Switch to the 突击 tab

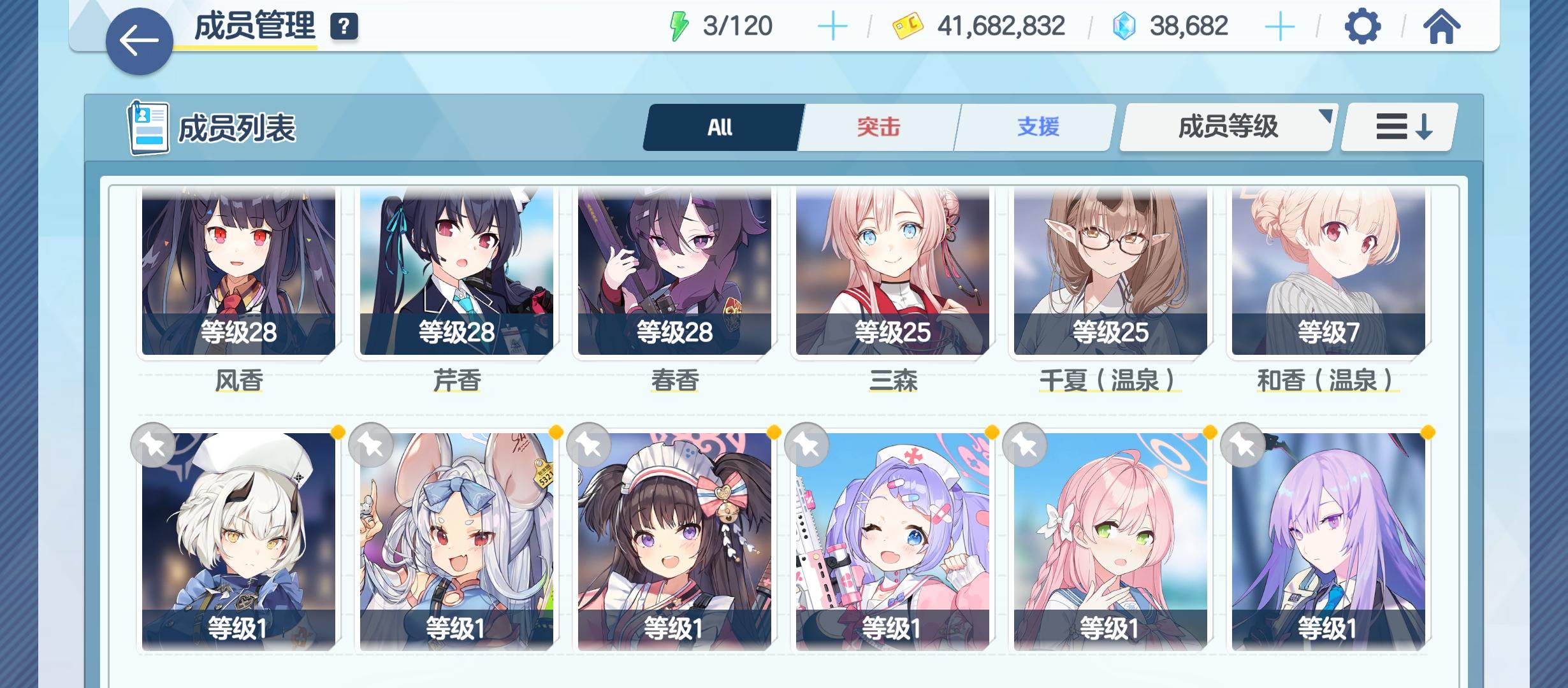pos(878,126)
